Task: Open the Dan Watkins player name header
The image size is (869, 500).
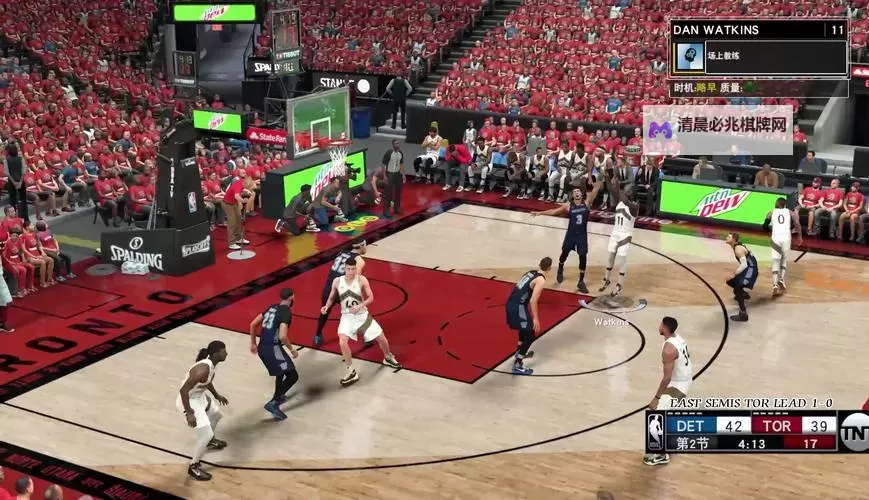Action: coord(759,29)
